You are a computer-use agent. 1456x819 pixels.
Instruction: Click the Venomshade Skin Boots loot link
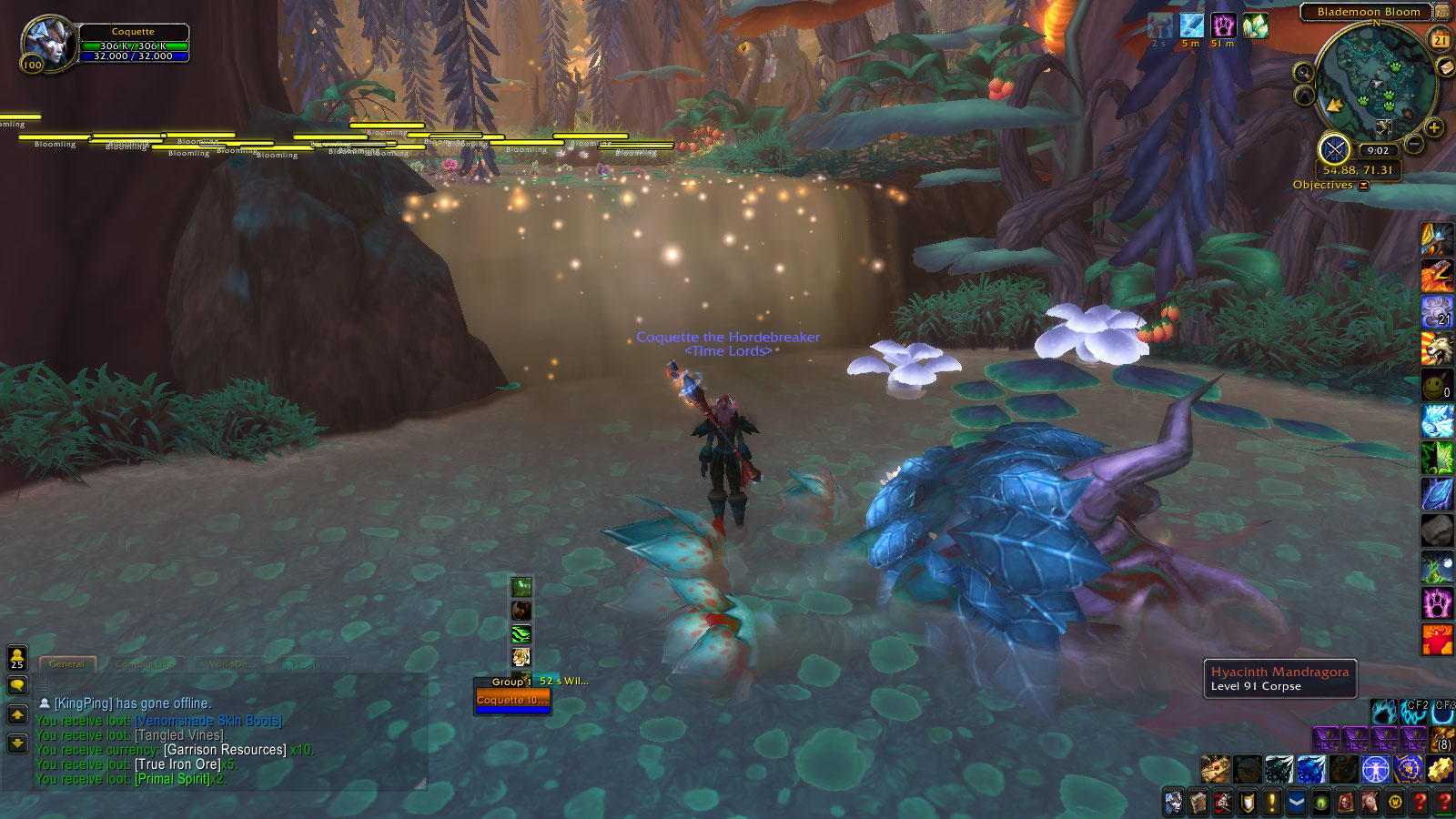click(x=209, y=721)
